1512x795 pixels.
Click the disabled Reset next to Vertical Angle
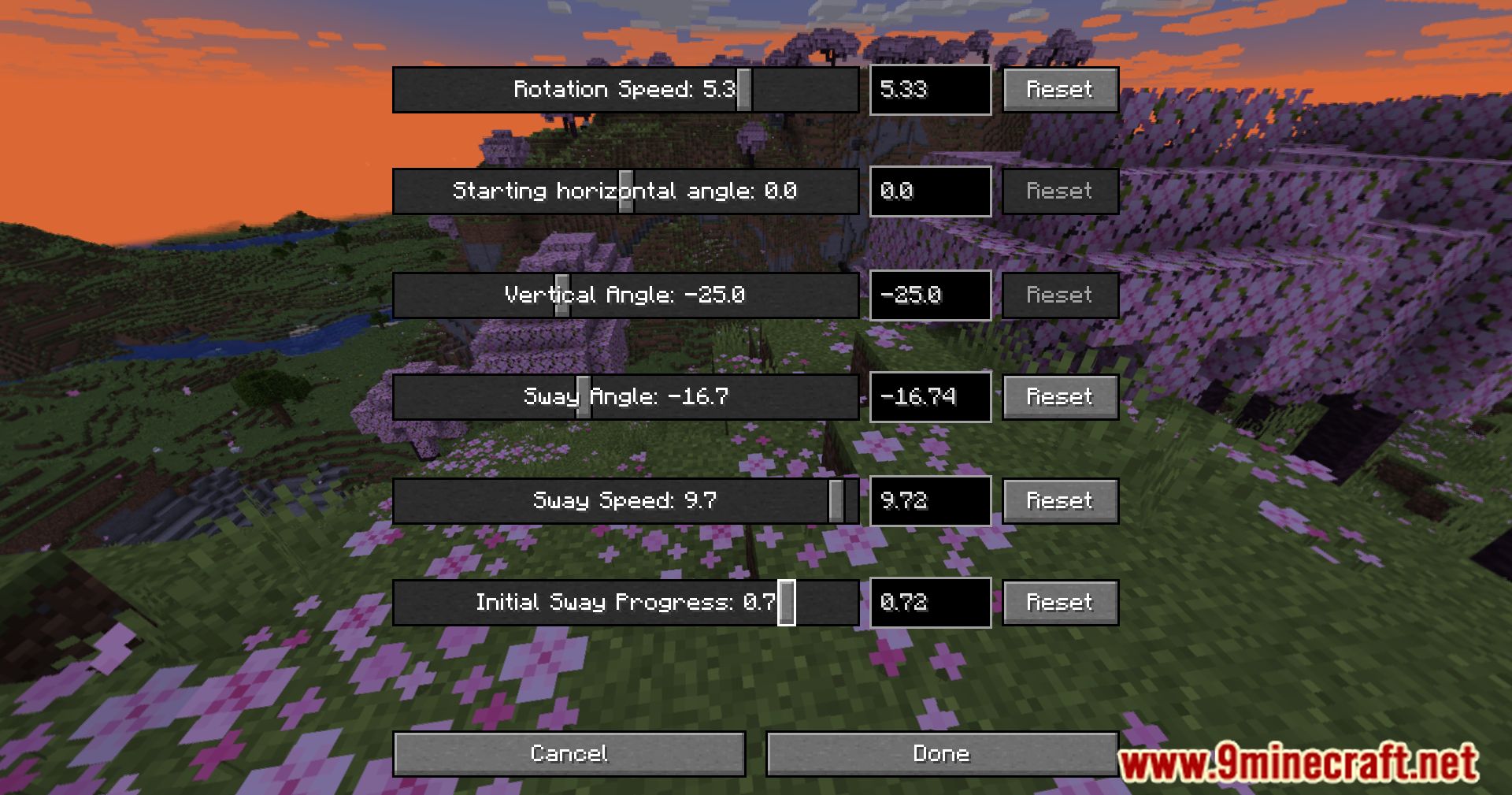click(1059, 295)
